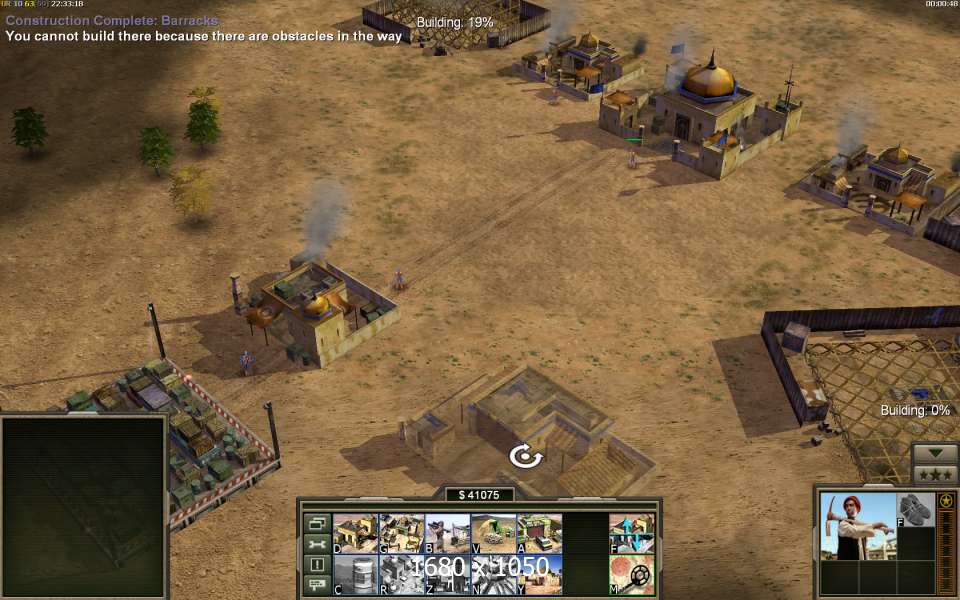960x600 pixels.
Task: Click the gold star rank medal
Action: pyautogui.click(x=945, y=500)
